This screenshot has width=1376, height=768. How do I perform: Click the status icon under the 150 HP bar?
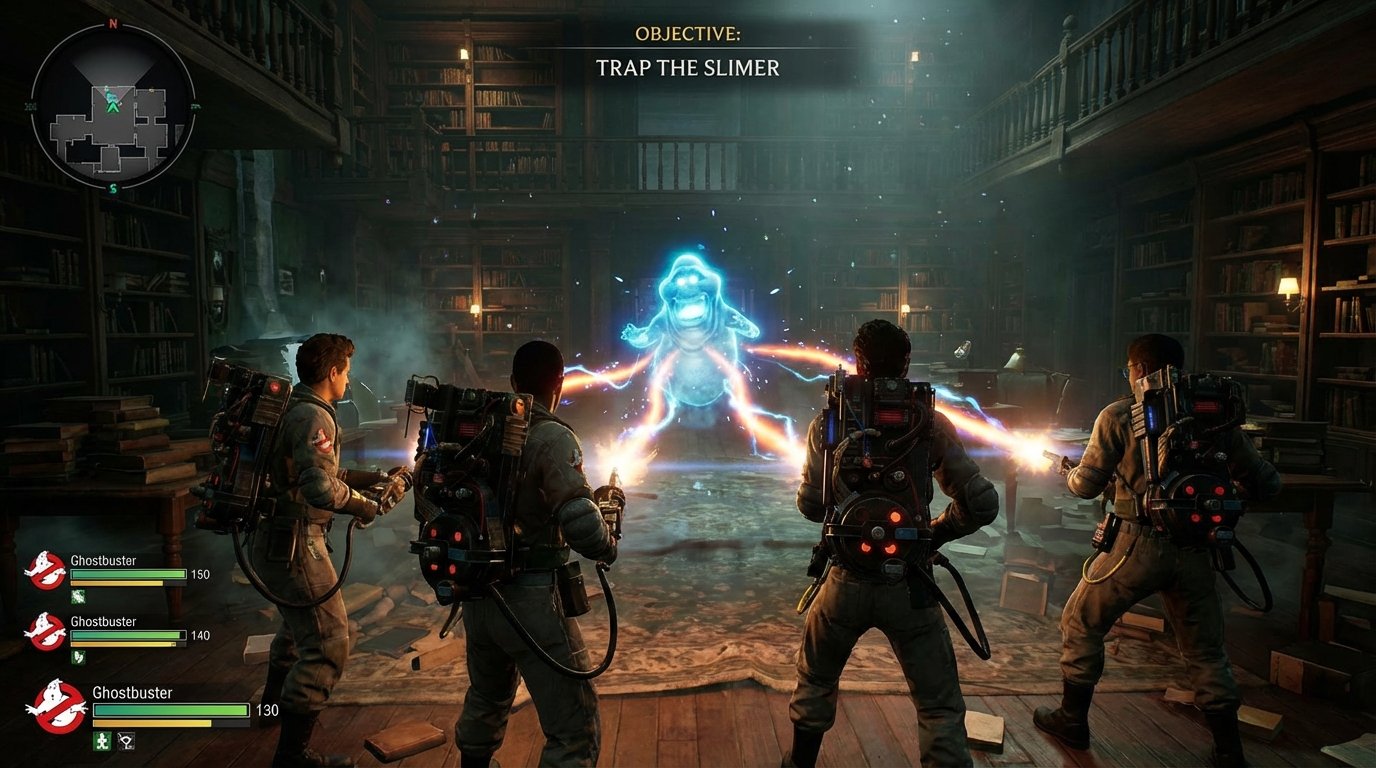(x=78, y=596)
